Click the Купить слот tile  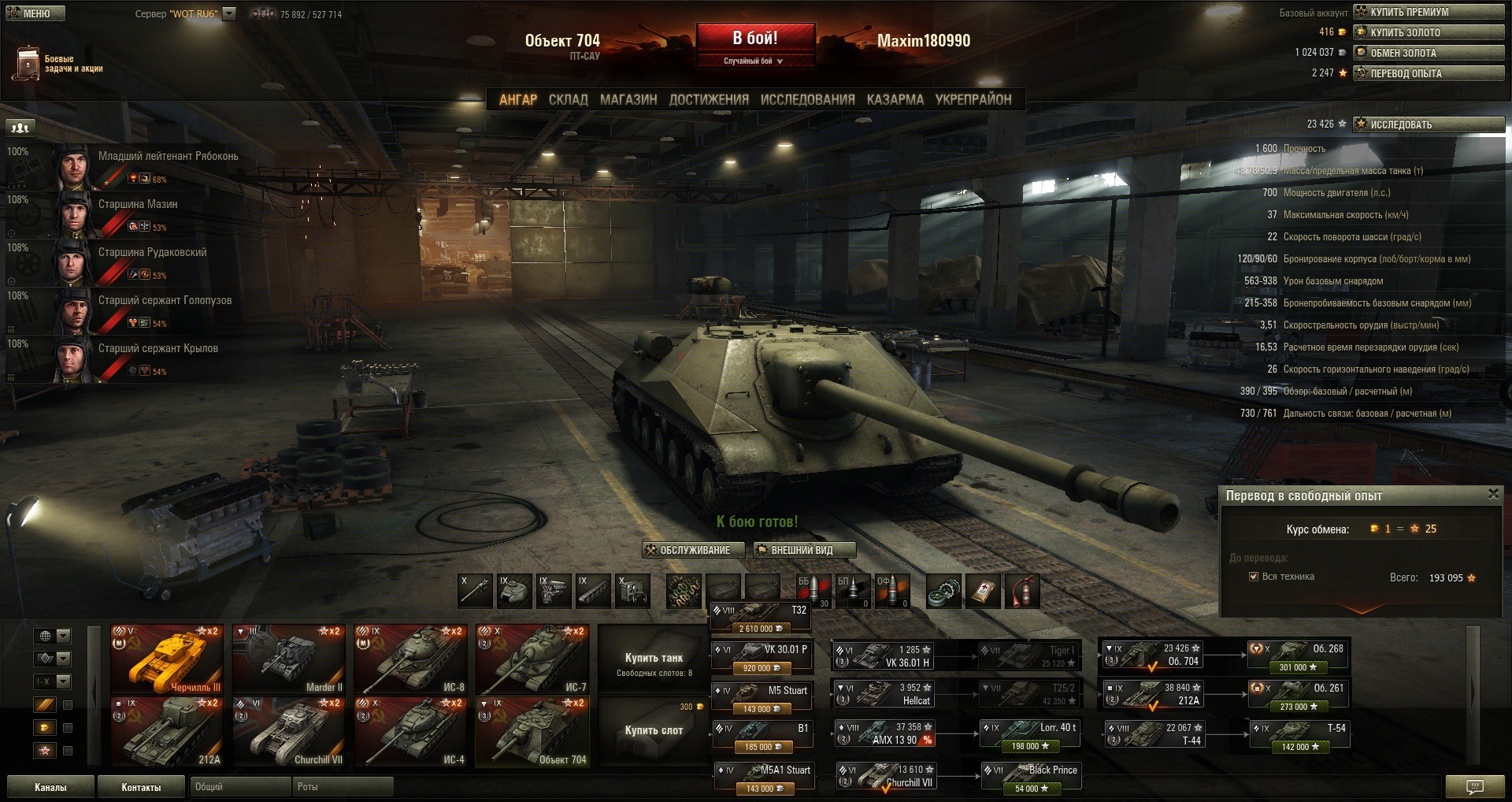(x=653, y=731)
